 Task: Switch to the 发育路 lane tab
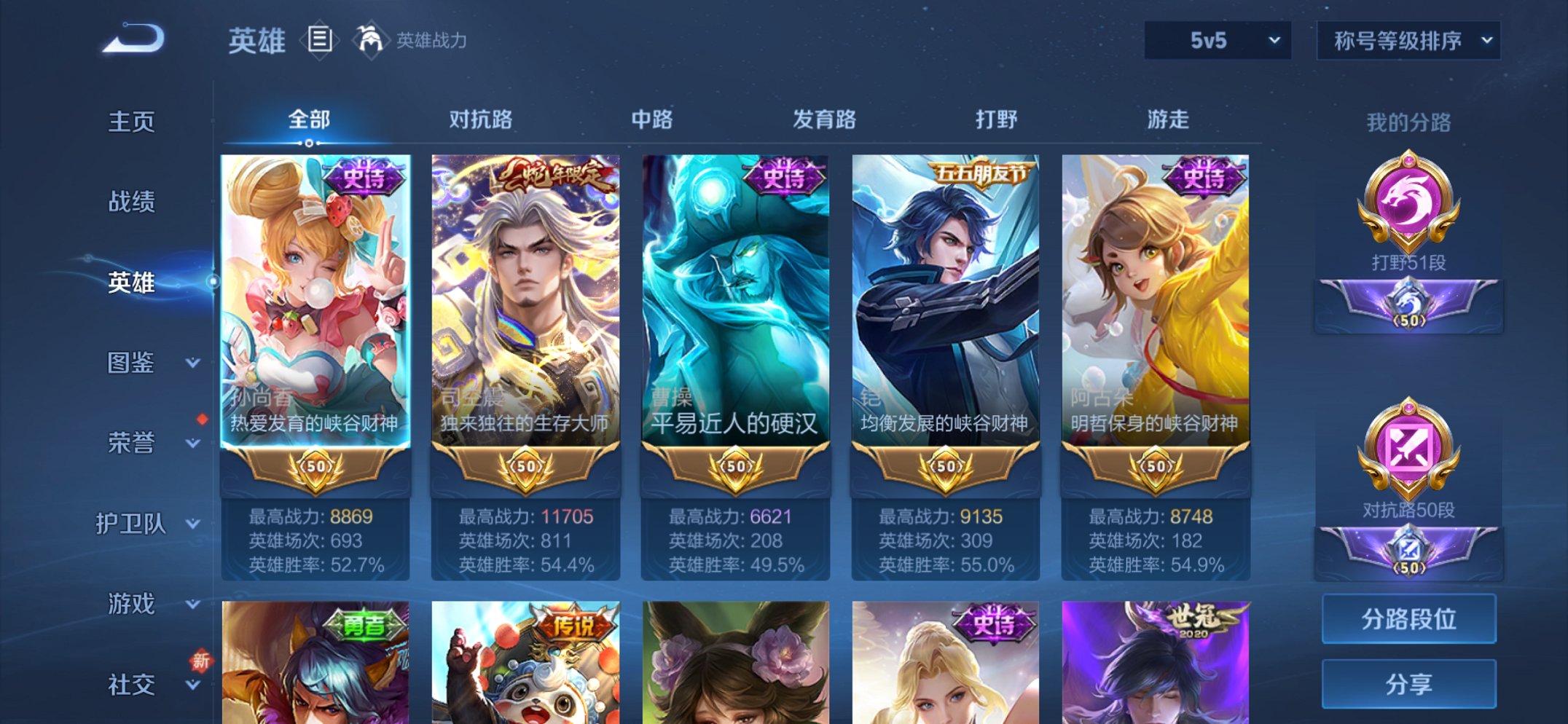click(824, 119)
